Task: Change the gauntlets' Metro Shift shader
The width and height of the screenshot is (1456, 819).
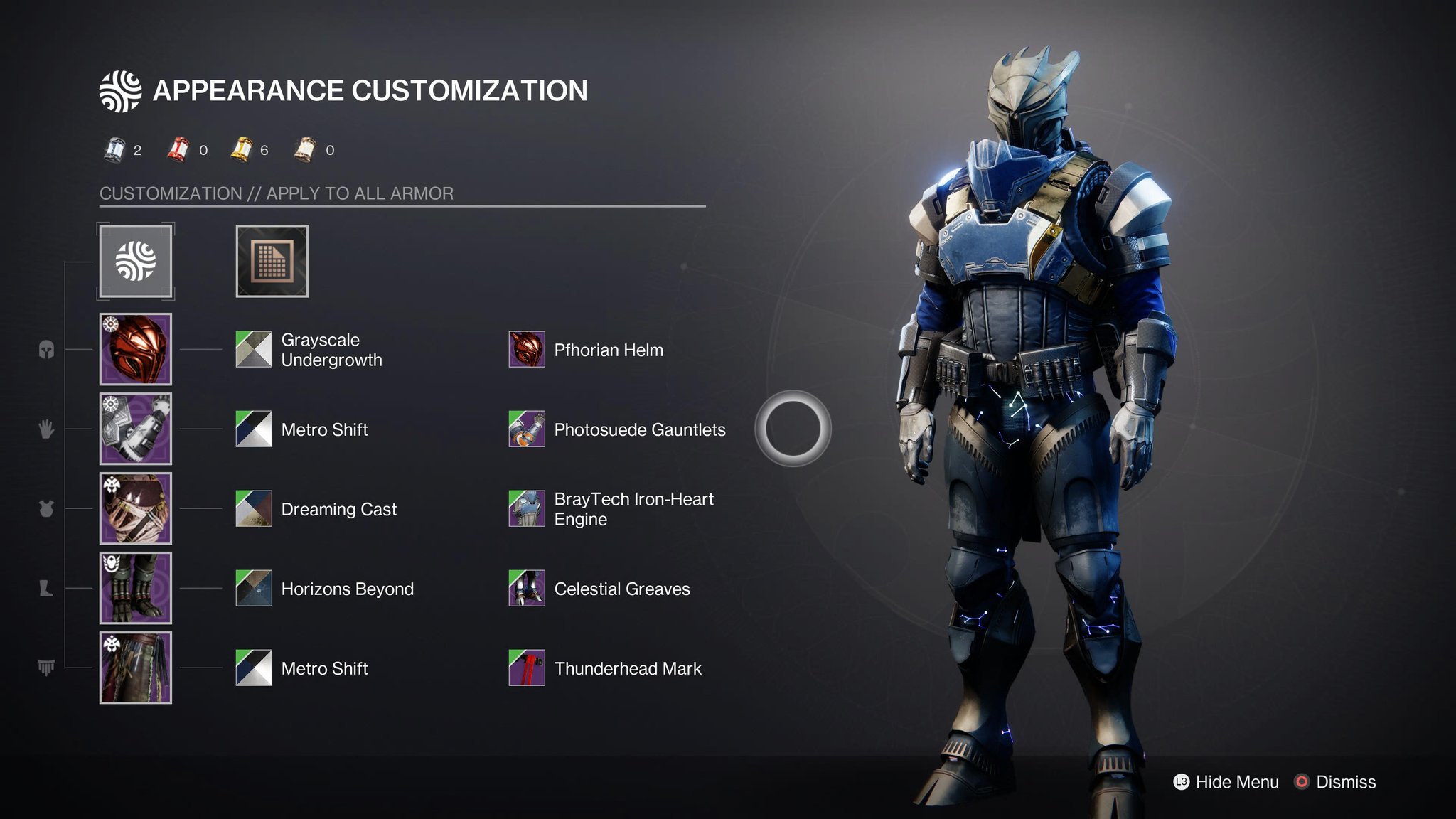Action: tap(254, 429)
